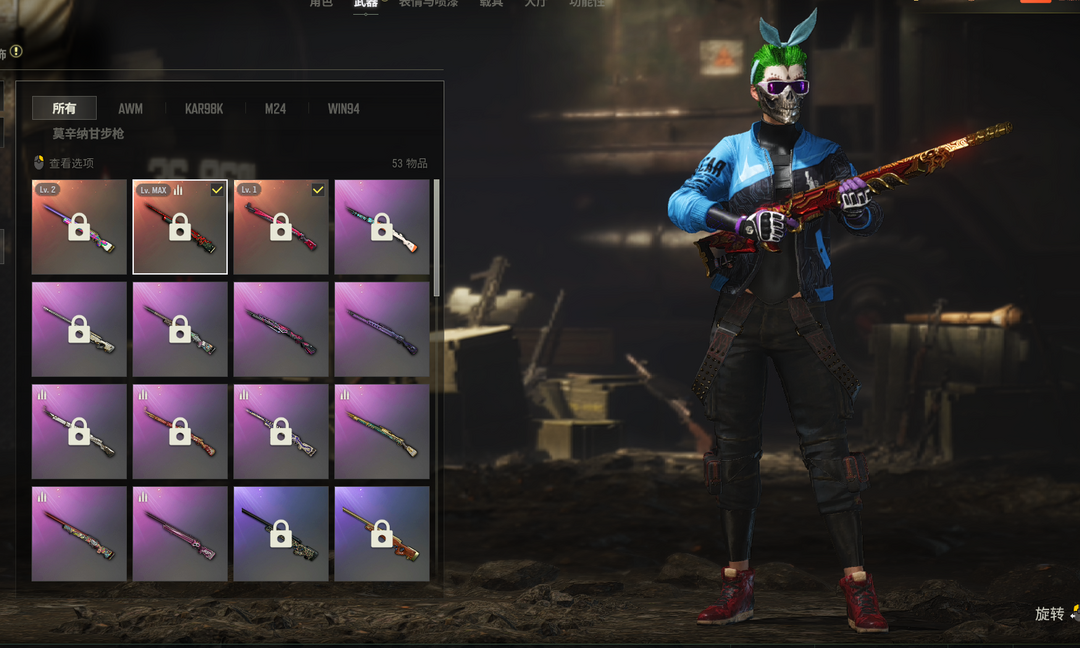Select the Lv. 2 rainbow rifle skin
This screenshot has height=648, width=1080.
79,227
